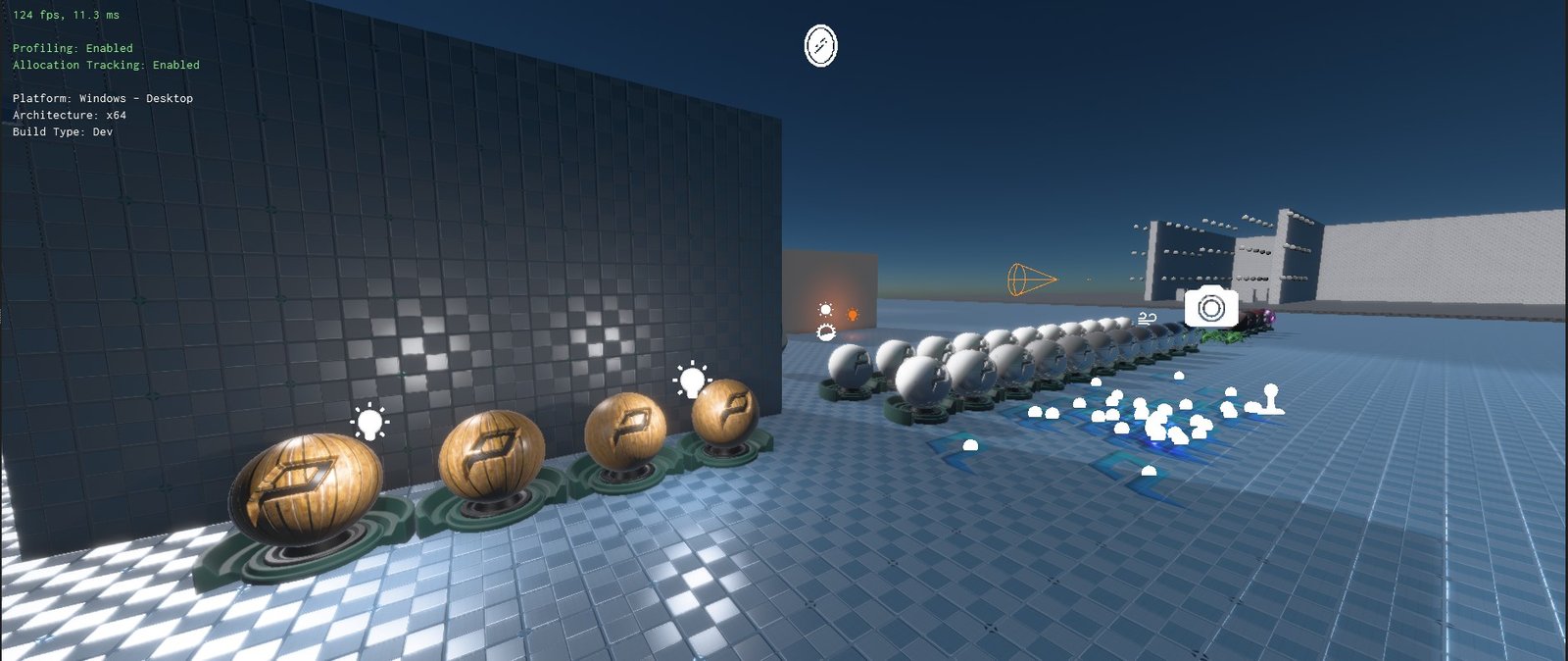Click the white joystick icon
Viewport: 1568px width, 661px height.
click(1271, 399)
